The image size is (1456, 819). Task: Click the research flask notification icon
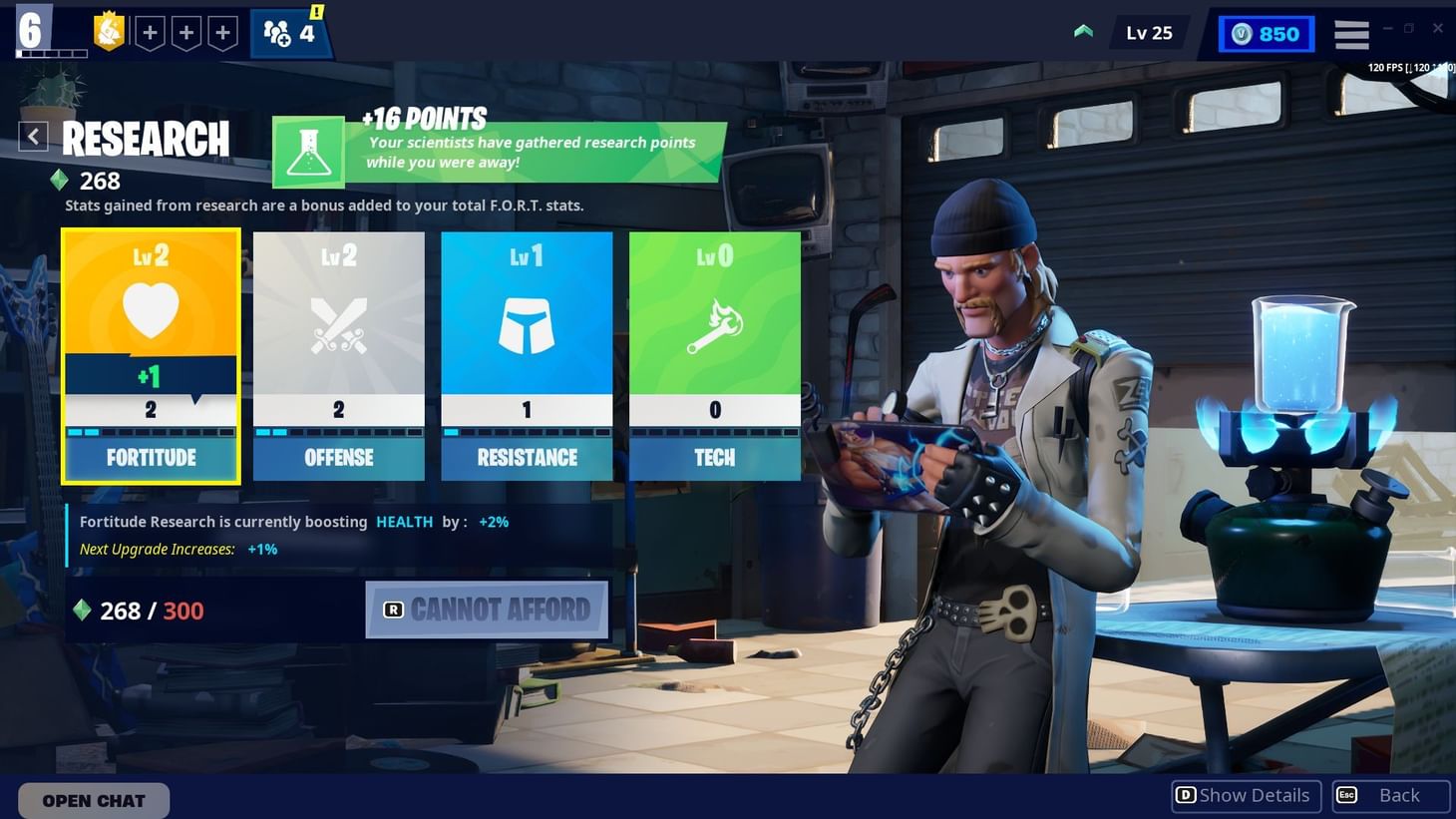coord(309,151)
